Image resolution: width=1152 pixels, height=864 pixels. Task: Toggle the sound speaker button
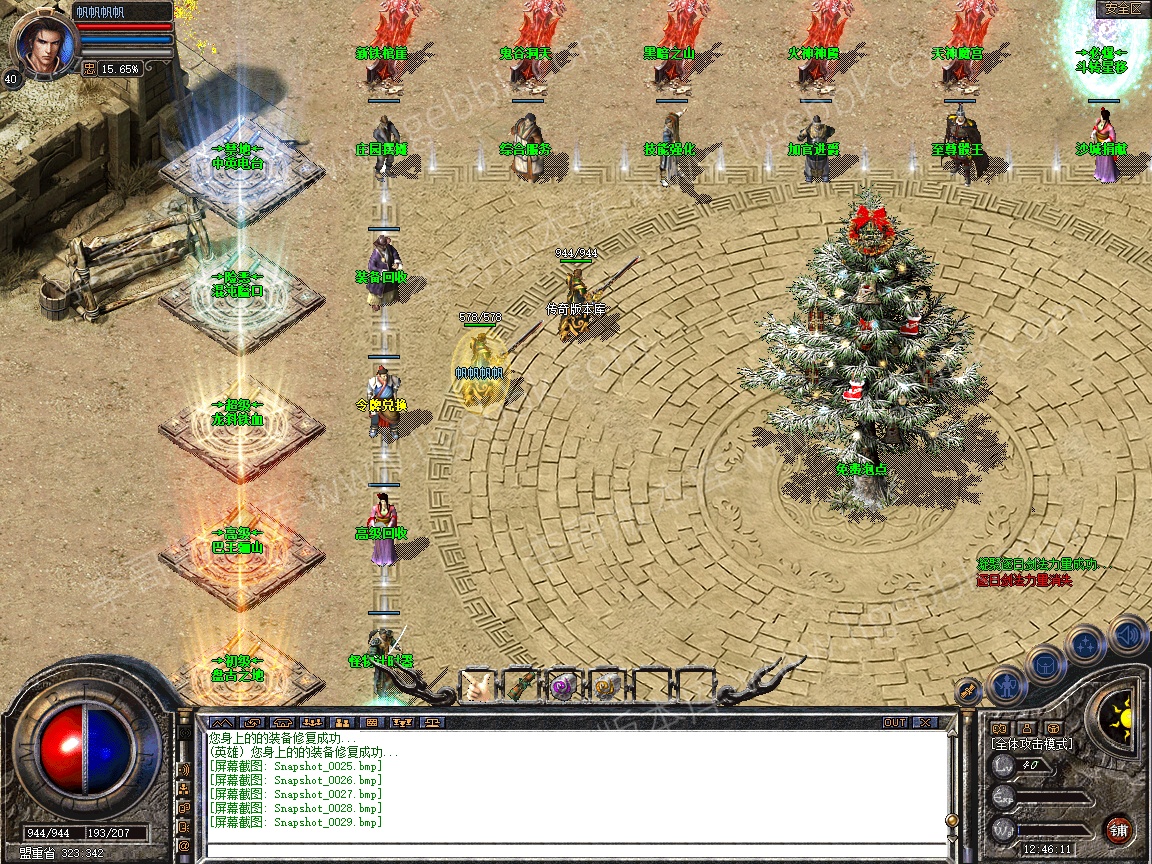tap(1127, 634)
